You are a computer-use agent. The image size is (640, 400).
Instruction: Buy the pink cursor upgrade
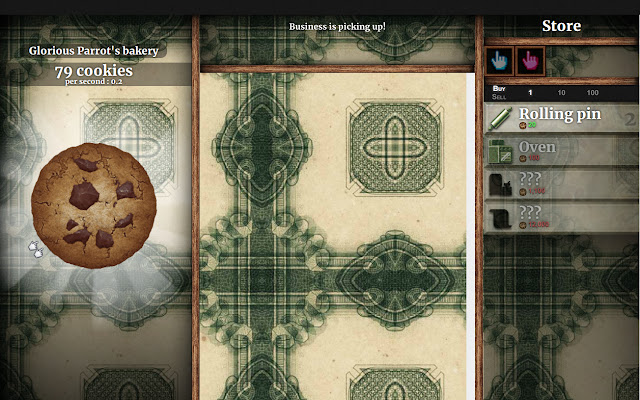pyautogui.click(x=530, y=61)
